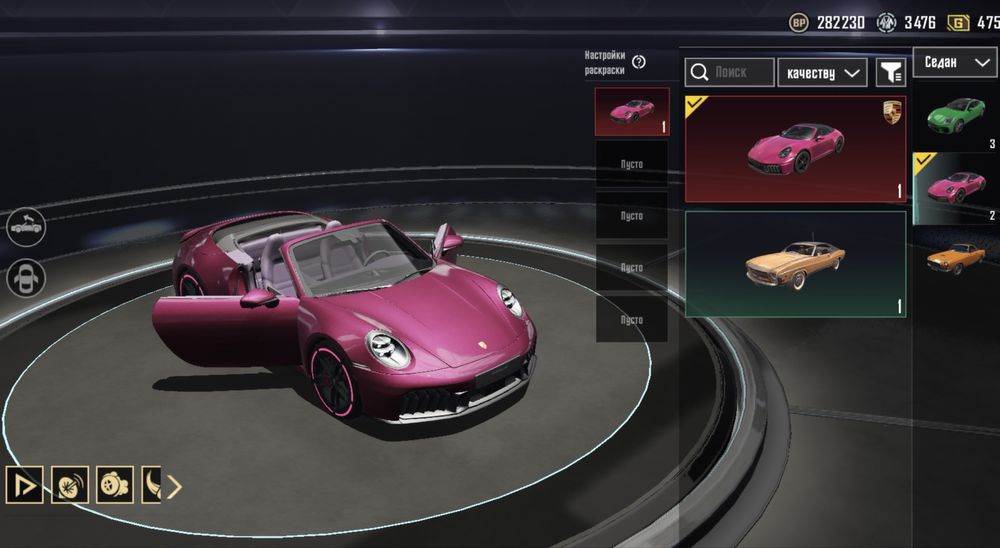
Task: Select the large pink Porsche skin card
Action: click(x=795, y=149)
